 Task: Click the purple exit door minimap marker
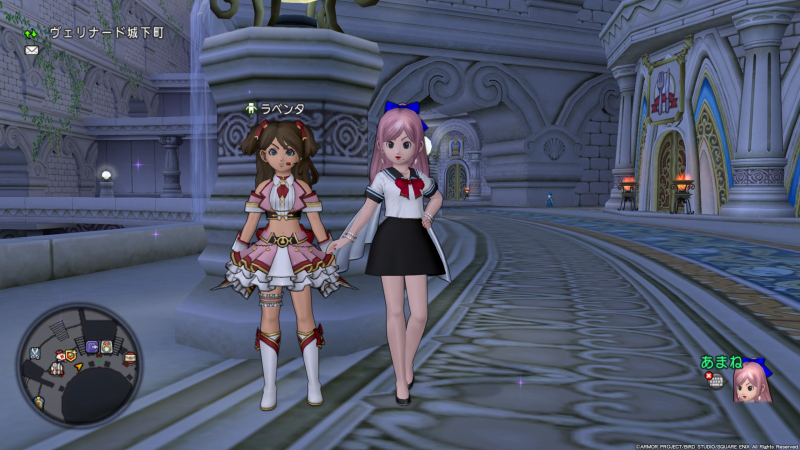[92, 346]
